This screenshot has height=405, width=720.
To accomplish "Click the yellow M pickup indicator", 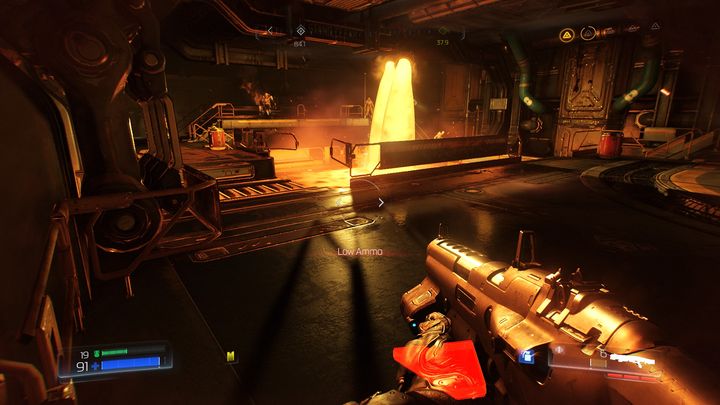I will [231, 355].
